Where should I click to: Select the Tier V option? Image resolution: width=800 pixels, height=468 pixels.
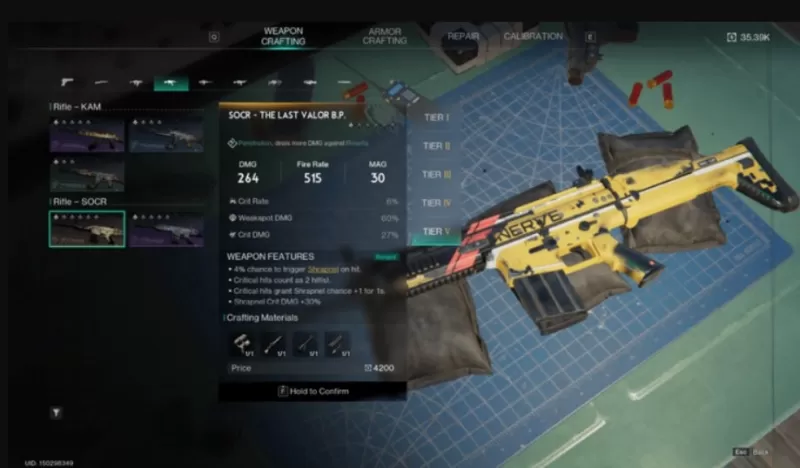click(x=436, y=232)
